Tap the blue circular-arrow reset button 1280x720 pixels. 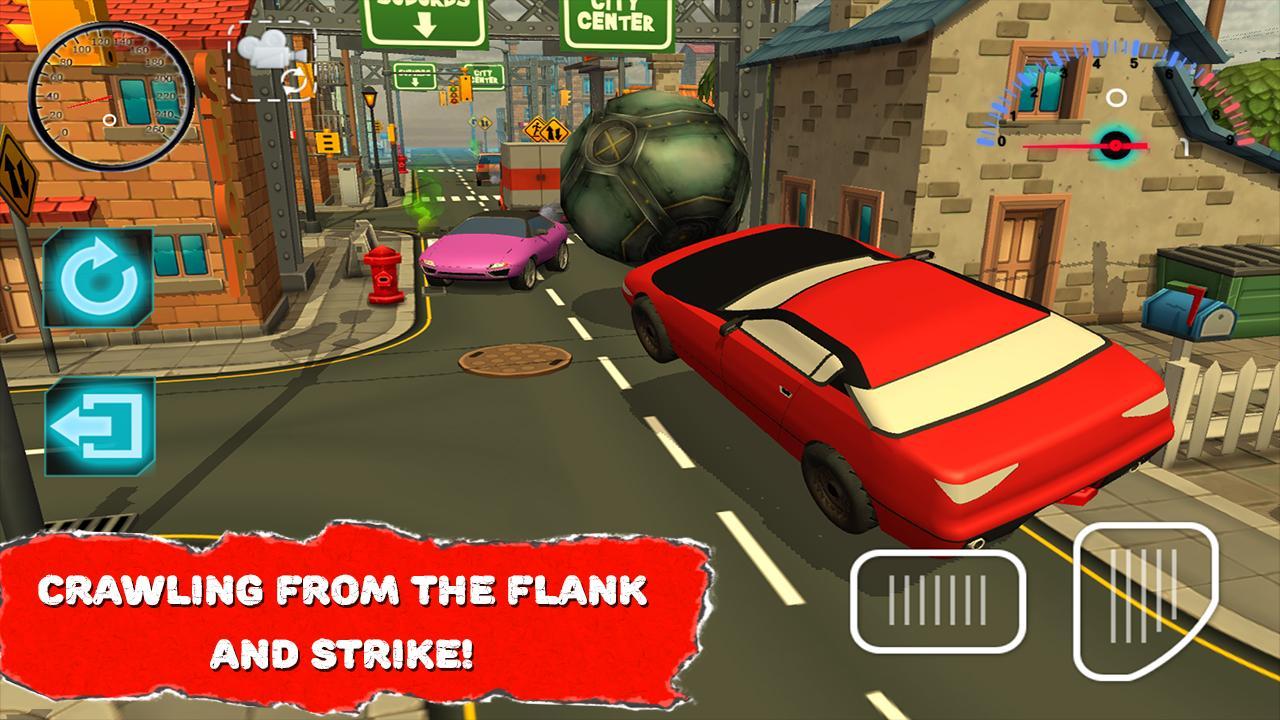coord(98,278)
